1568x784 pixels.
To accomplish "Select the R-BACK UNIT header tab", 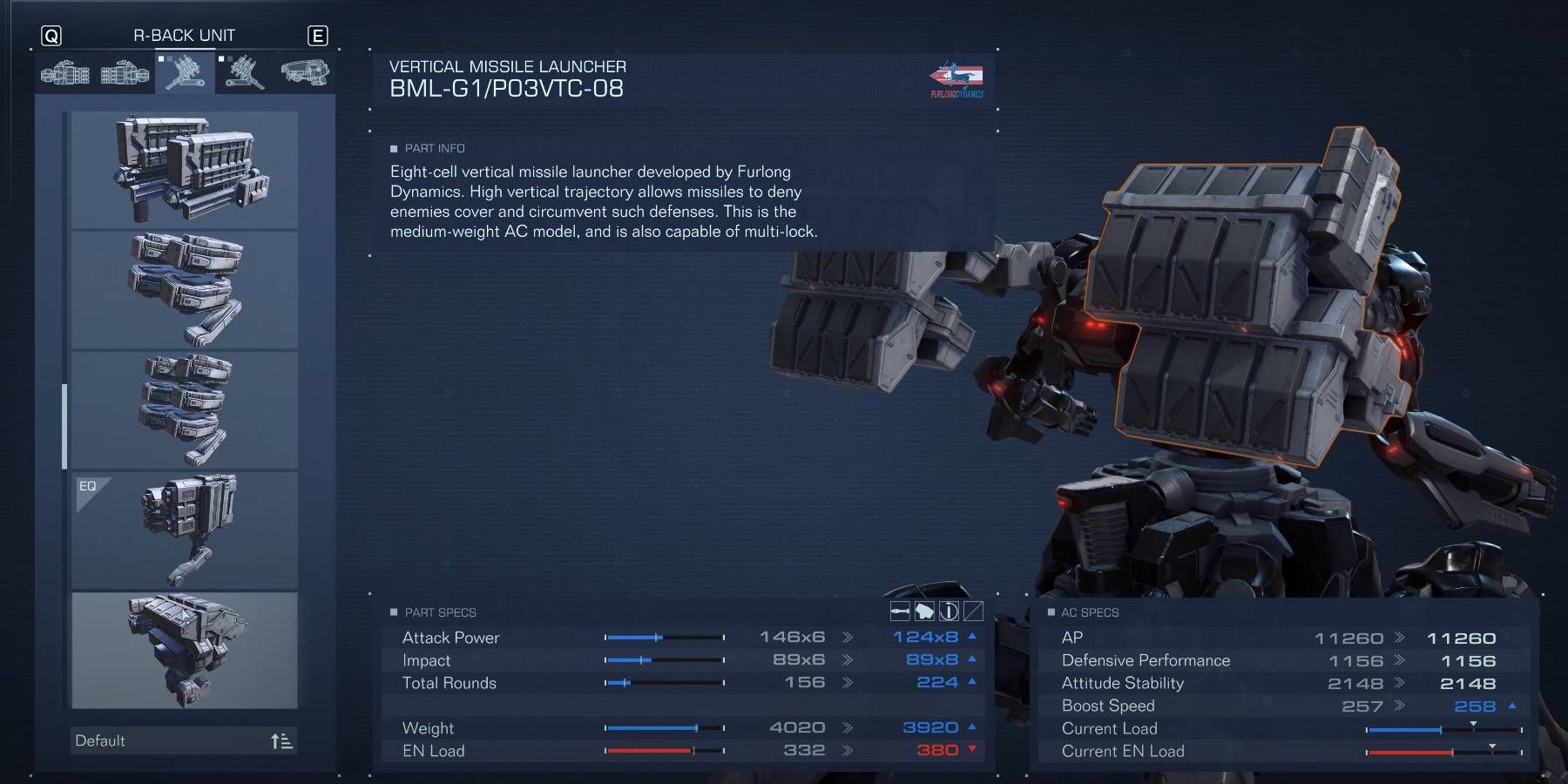I will pos(184,35).
